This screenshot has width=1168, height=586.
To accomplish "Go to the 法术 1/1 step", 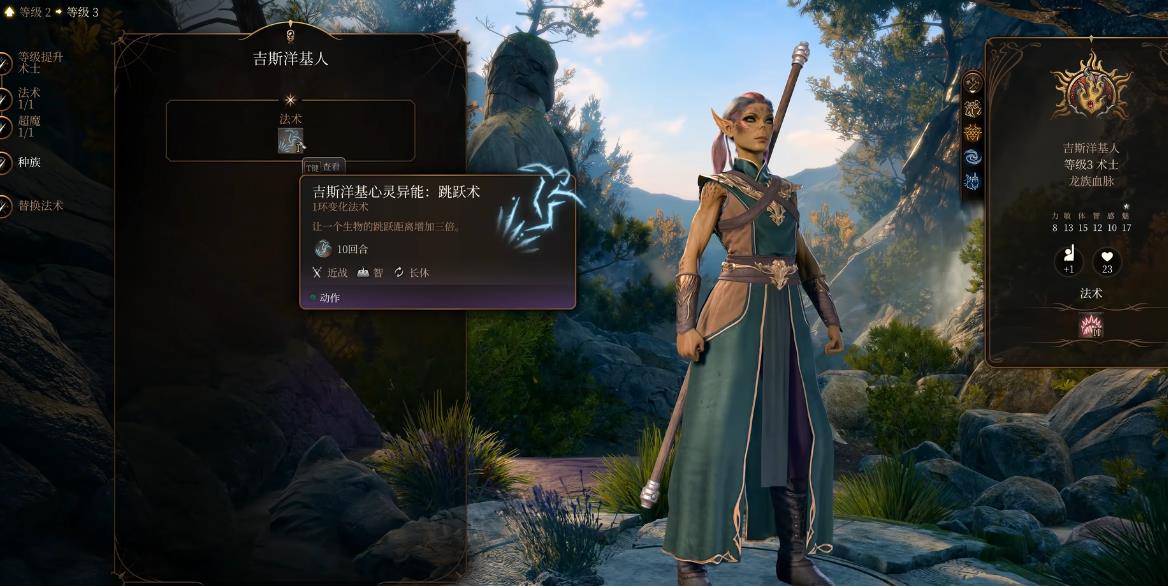I will point(28,98).
